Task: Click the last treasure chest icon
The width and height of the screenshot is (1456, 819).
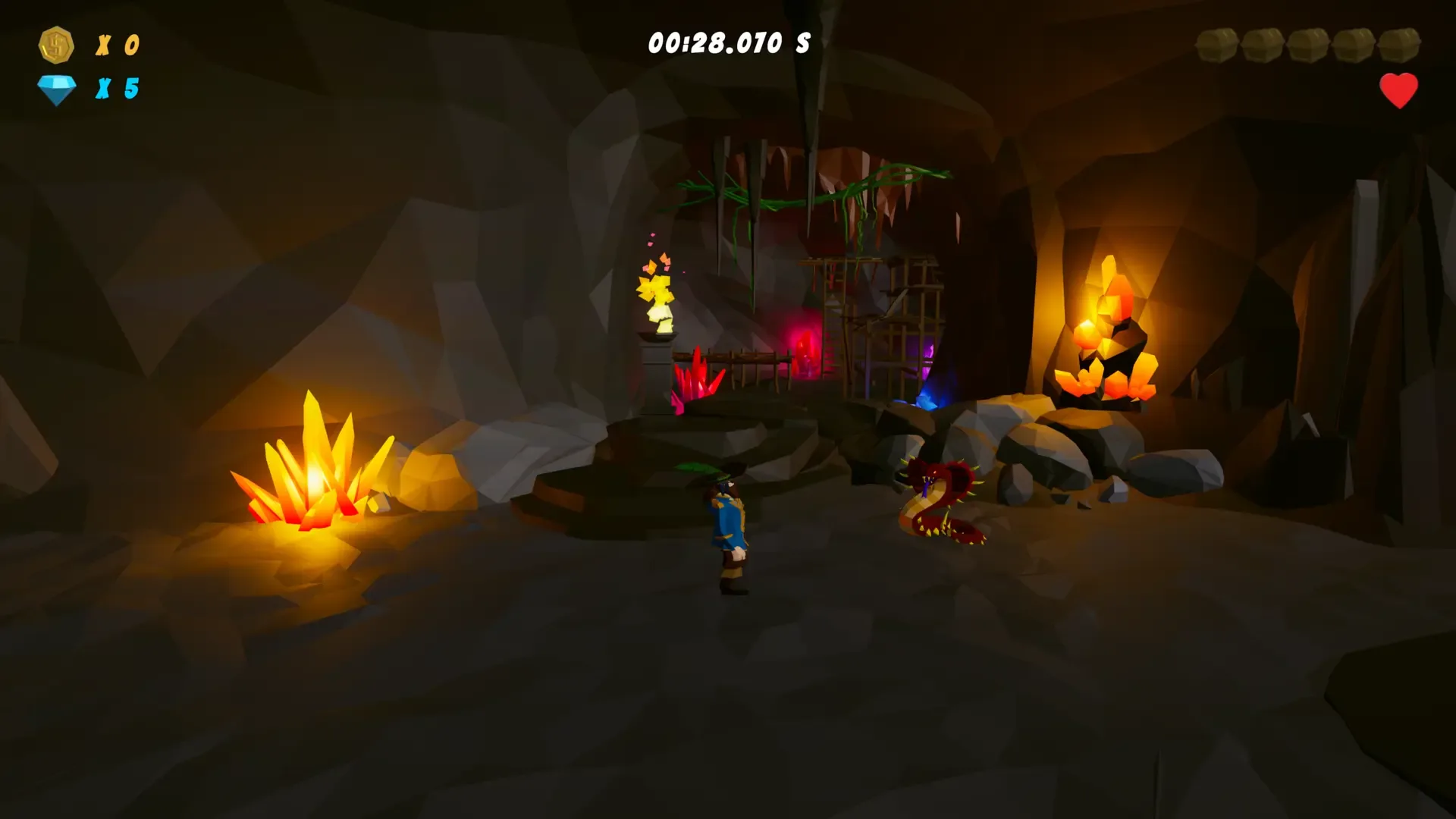Action: coord(1400,44)
